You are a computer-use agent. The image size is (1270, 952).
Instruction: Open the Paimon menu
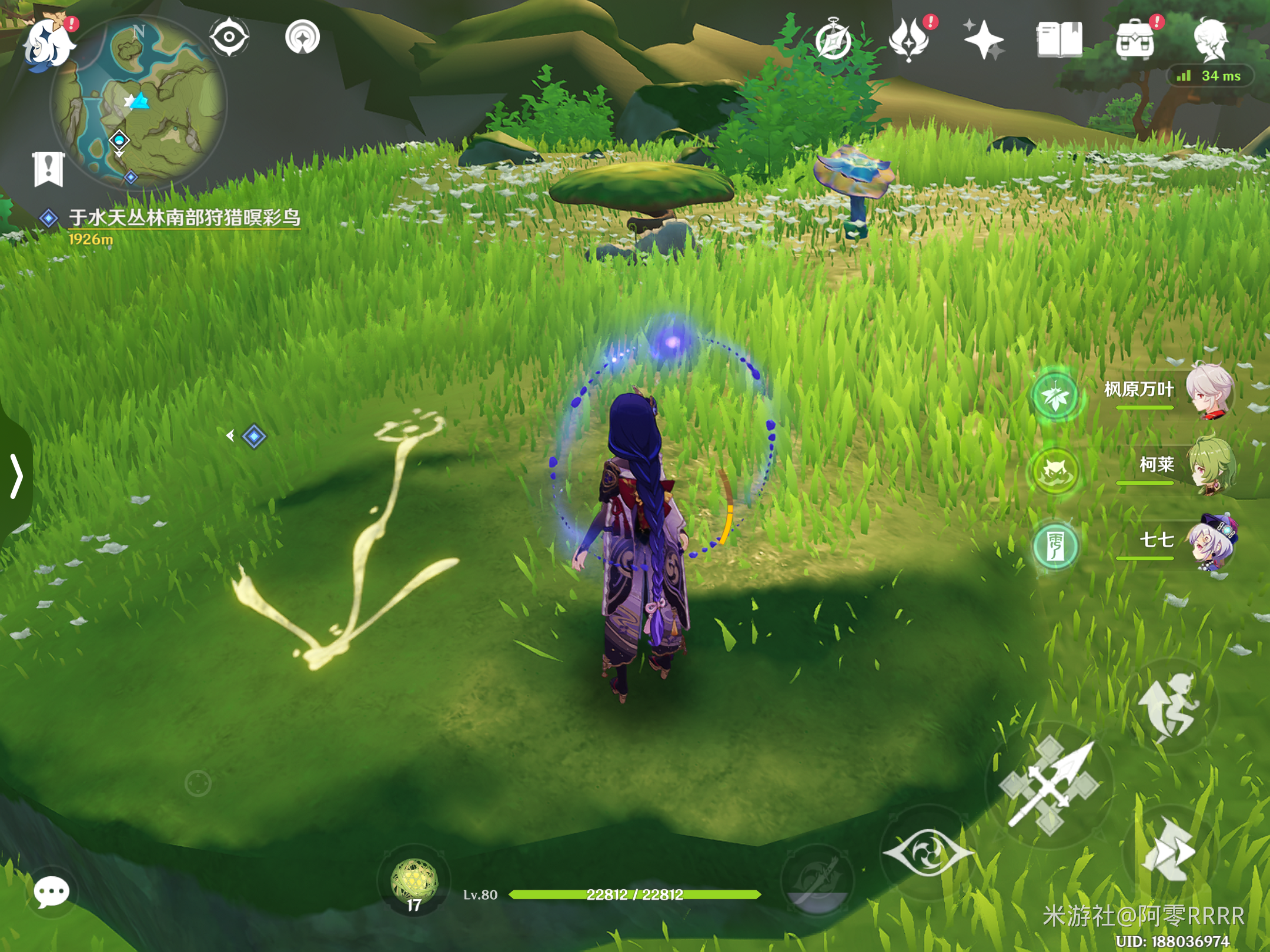48,42
